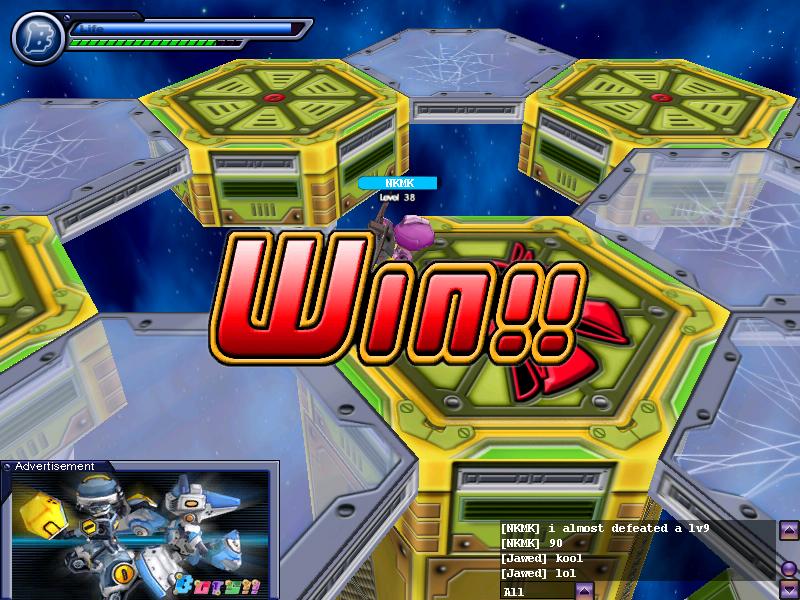Click the B emblem icon beside Life bar

point(37,38)
